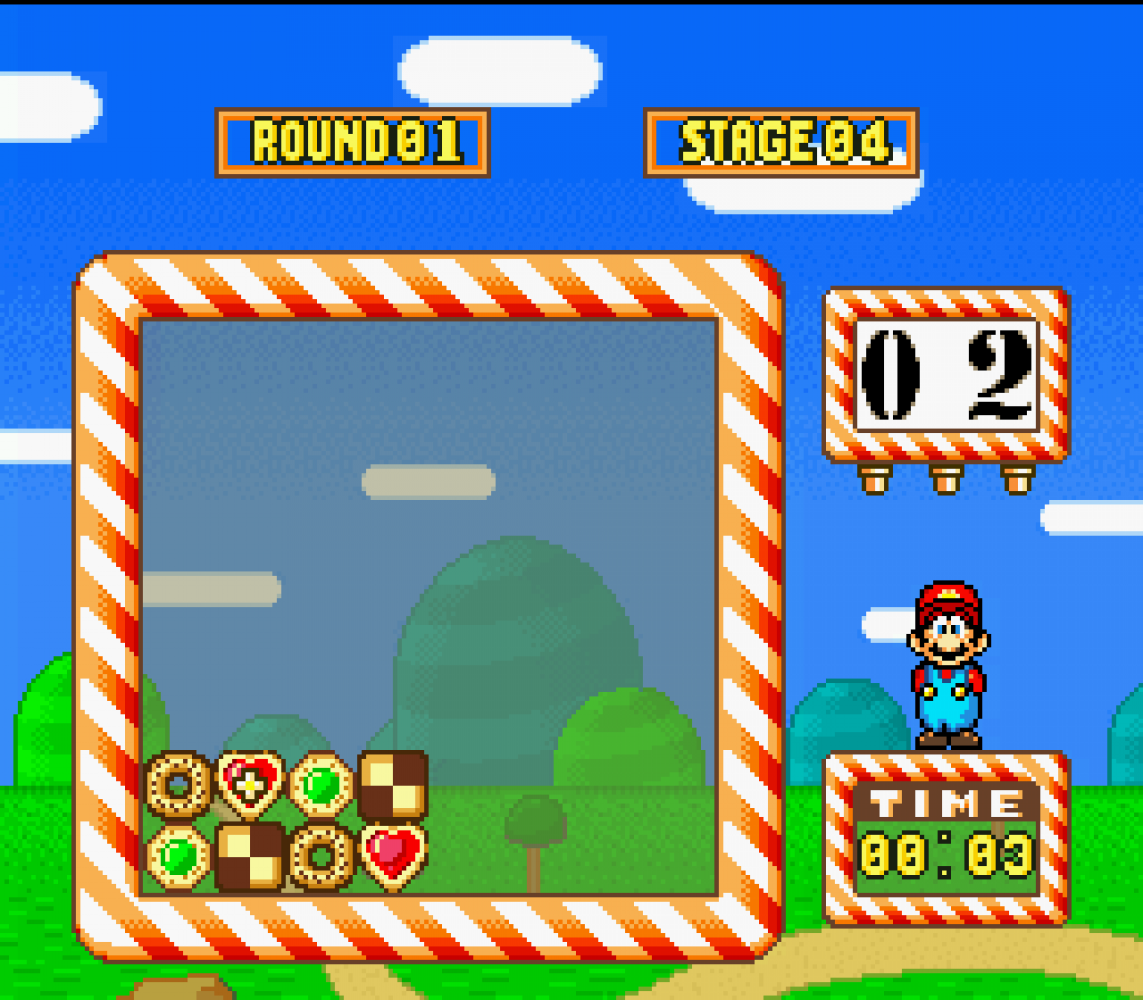Screen dimensions: 1143x1000
Task: Choose the green cookie beneath the ring cookie
Action: 179,856
